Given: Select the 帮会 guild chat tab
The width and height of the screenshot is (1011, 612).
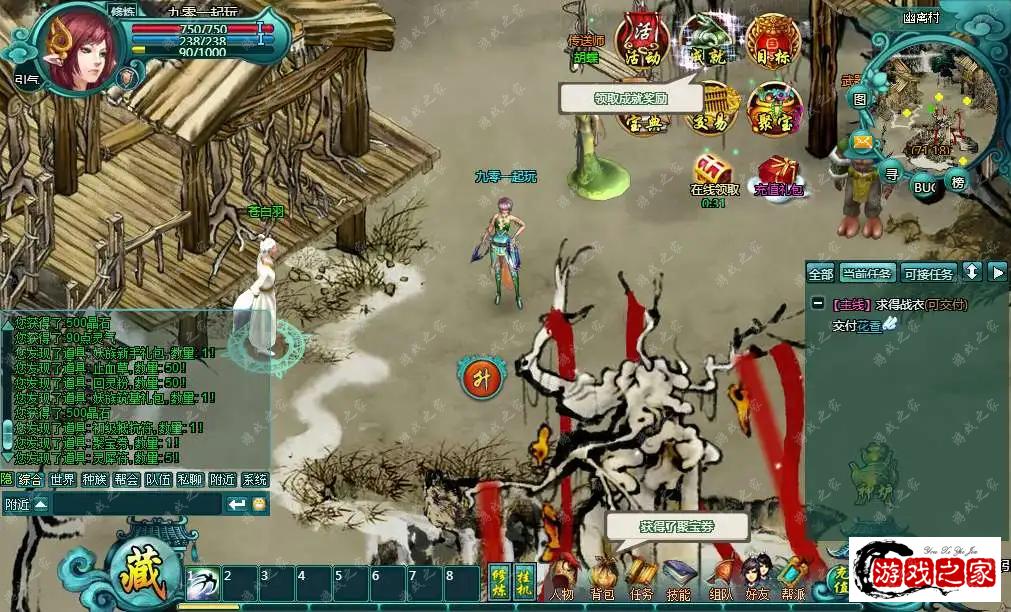Looking at the screenshot, I should [x=126, y=480].
